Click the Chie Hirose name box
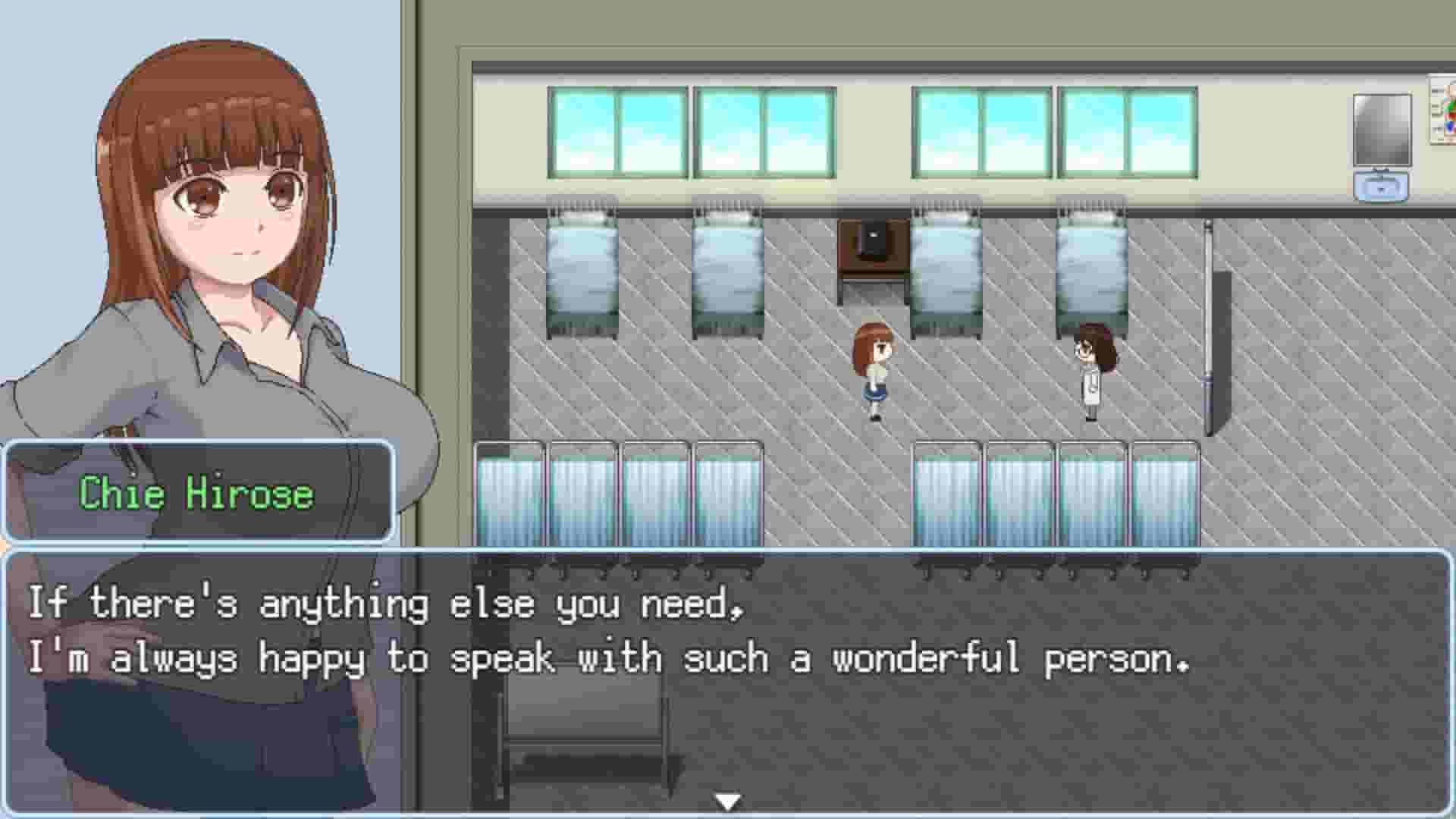Image resolution: width=1456 pixels, height=819 pixels. click(x=197, y=494)
